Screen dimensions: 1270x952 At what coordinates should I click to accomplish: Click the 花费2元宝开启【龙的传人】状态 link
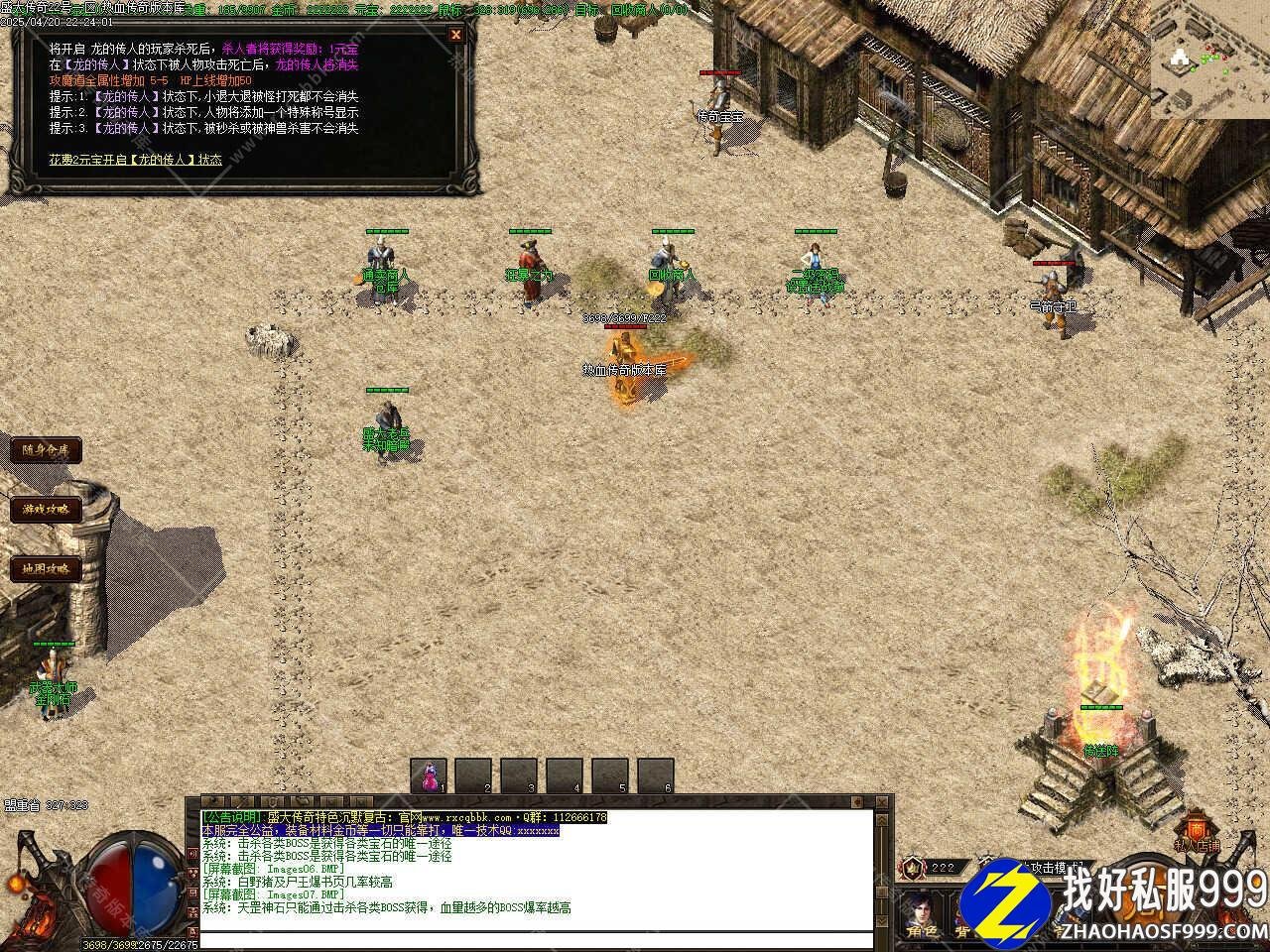(x=136, y=159)
